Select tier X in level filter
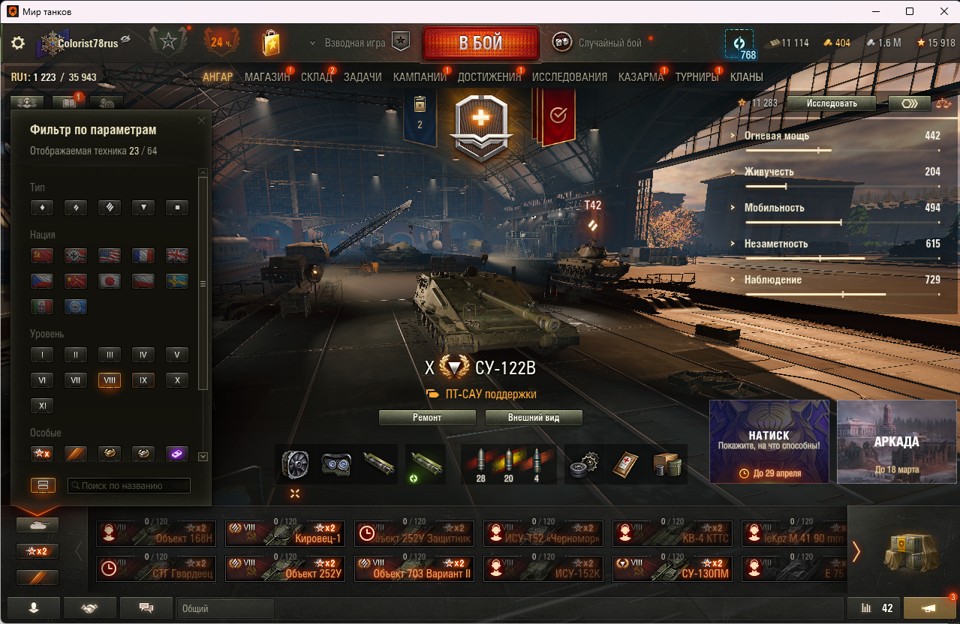 pos(176,380)
